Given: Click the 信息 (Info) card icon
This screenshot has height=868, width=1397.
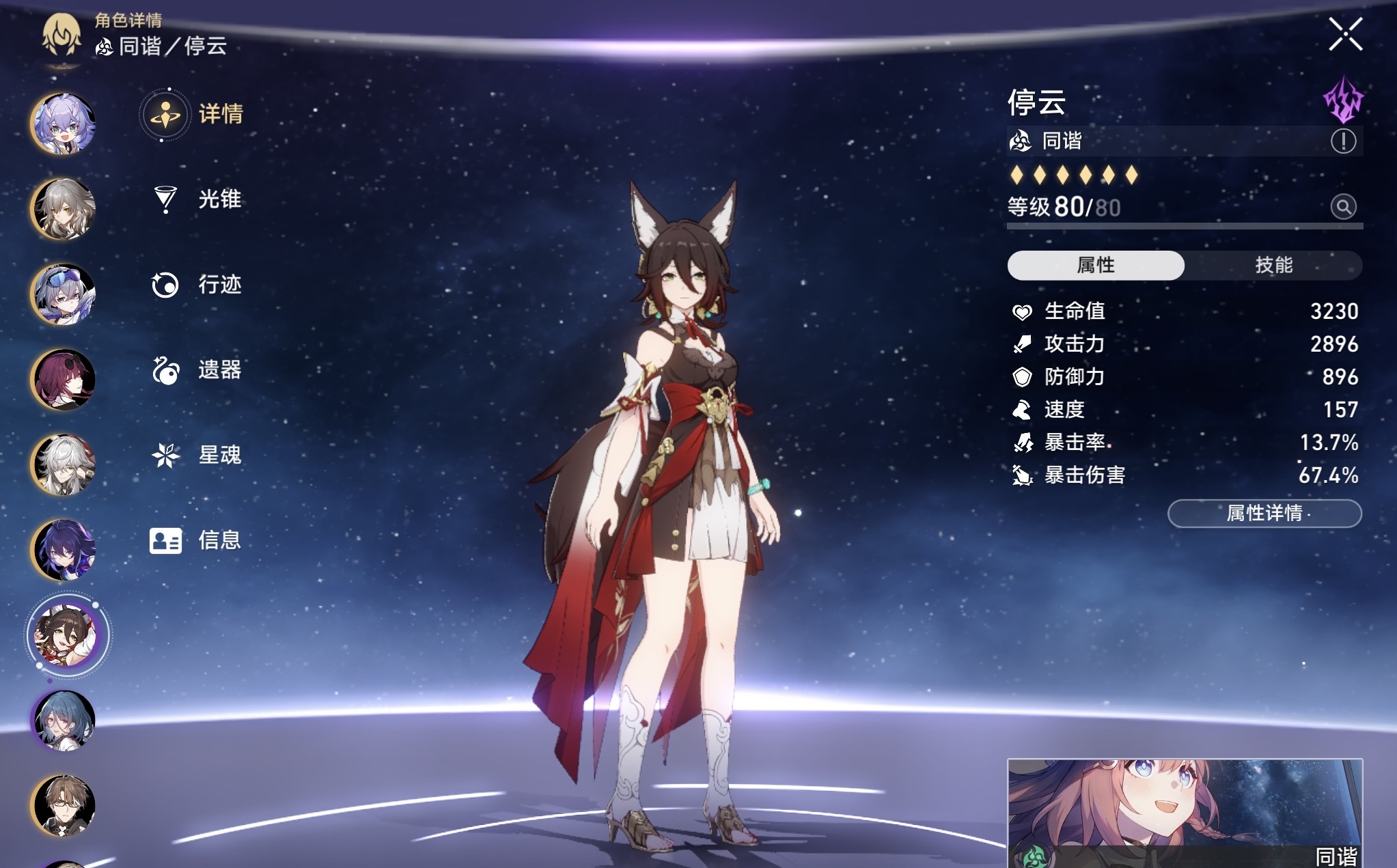Looking at the screenshot, I should point(164,540).
